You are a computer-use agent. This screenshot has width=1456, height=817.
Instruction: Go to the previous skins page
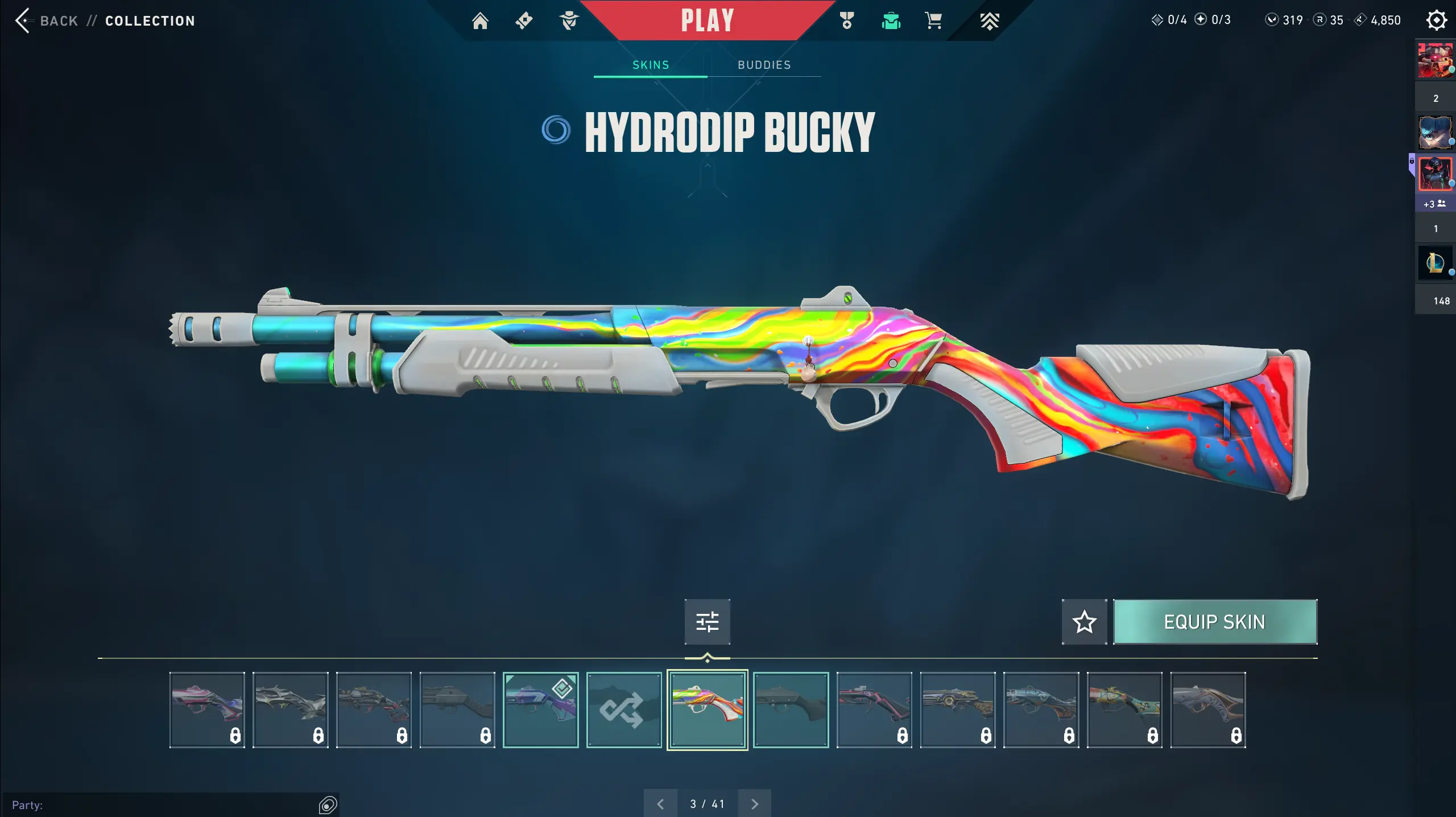[660, 804]
